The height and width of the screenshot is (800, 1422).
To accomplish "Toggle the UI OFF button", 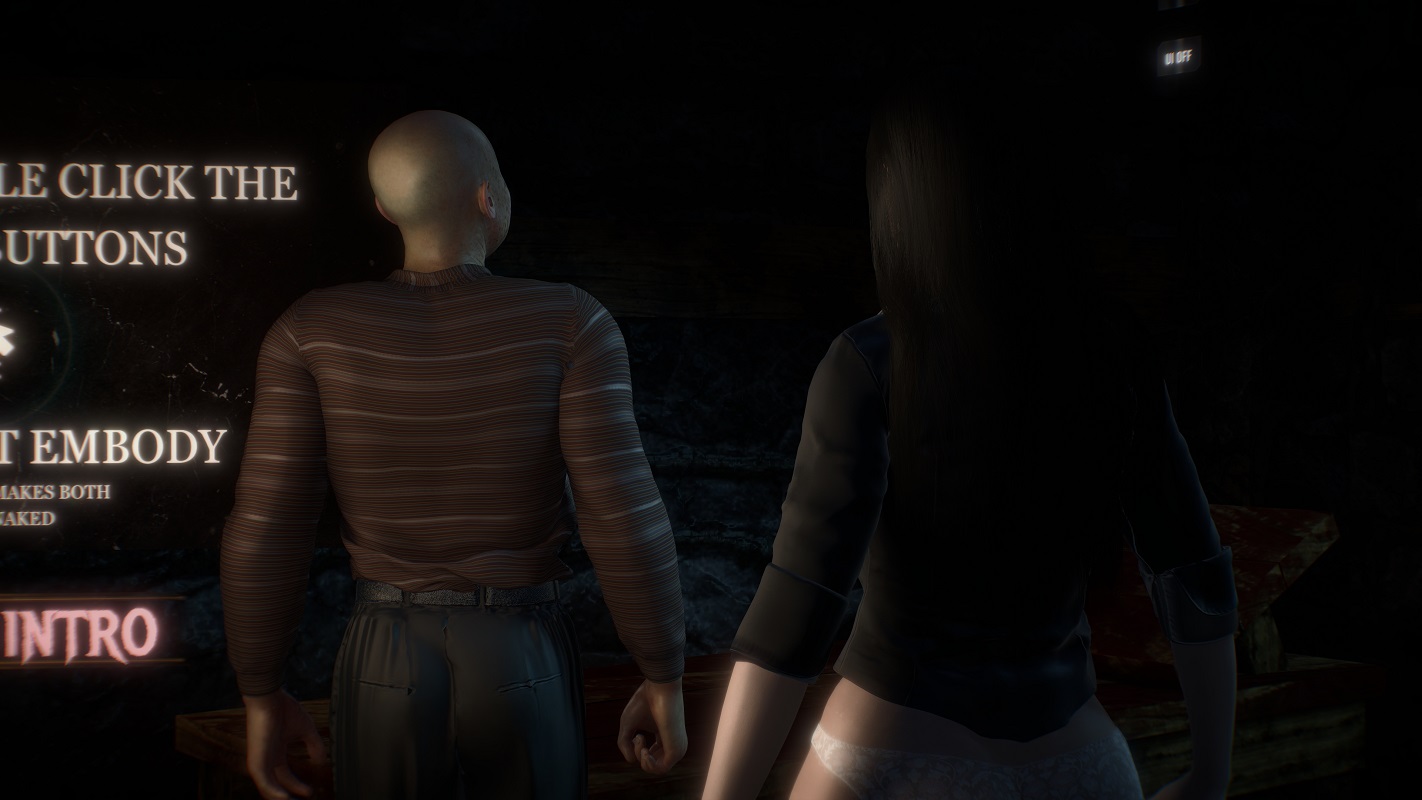I will point(1177,57).
